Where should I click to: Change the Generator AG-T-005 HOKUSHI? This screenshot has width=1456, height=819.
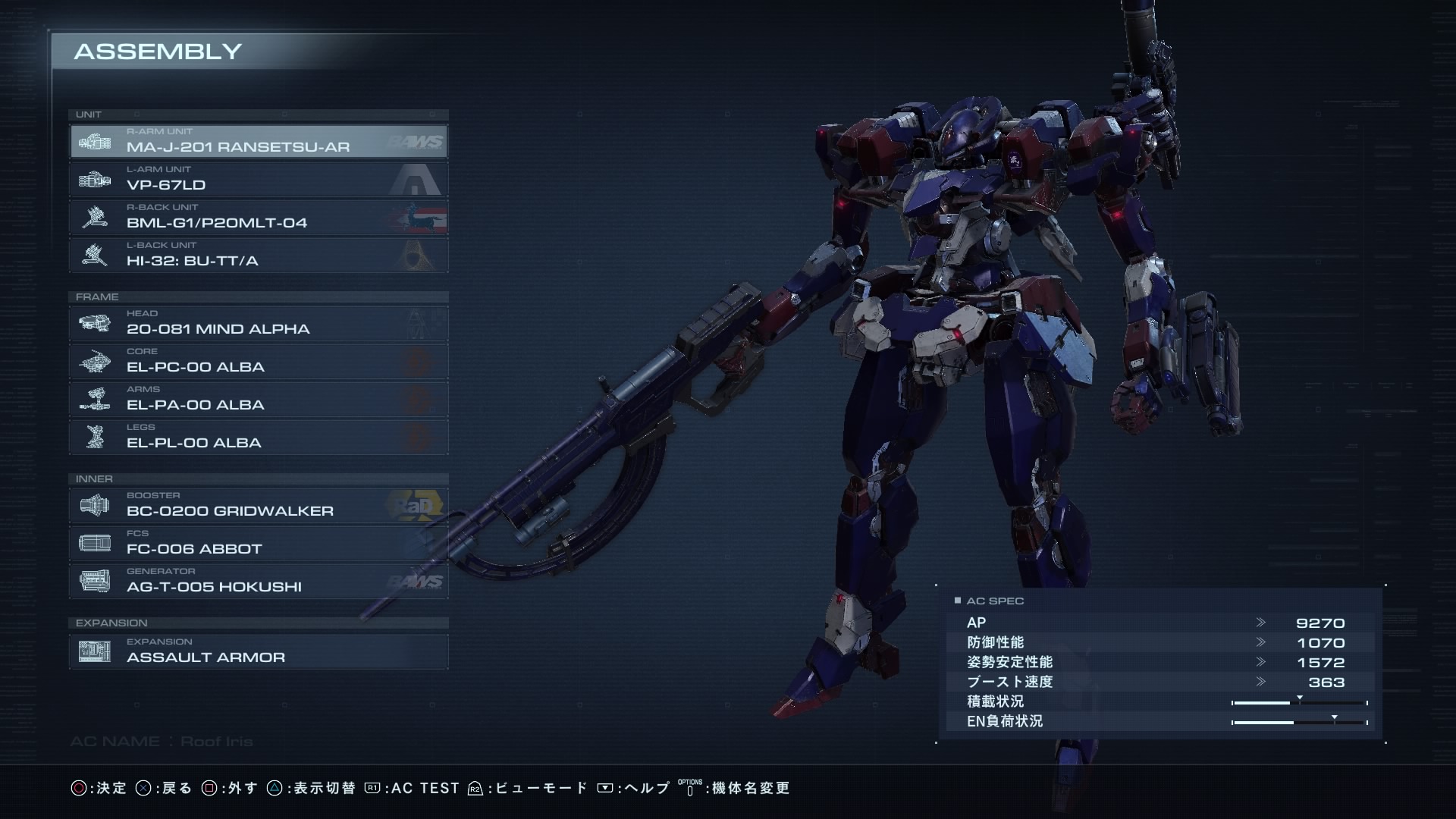(259, 581)
